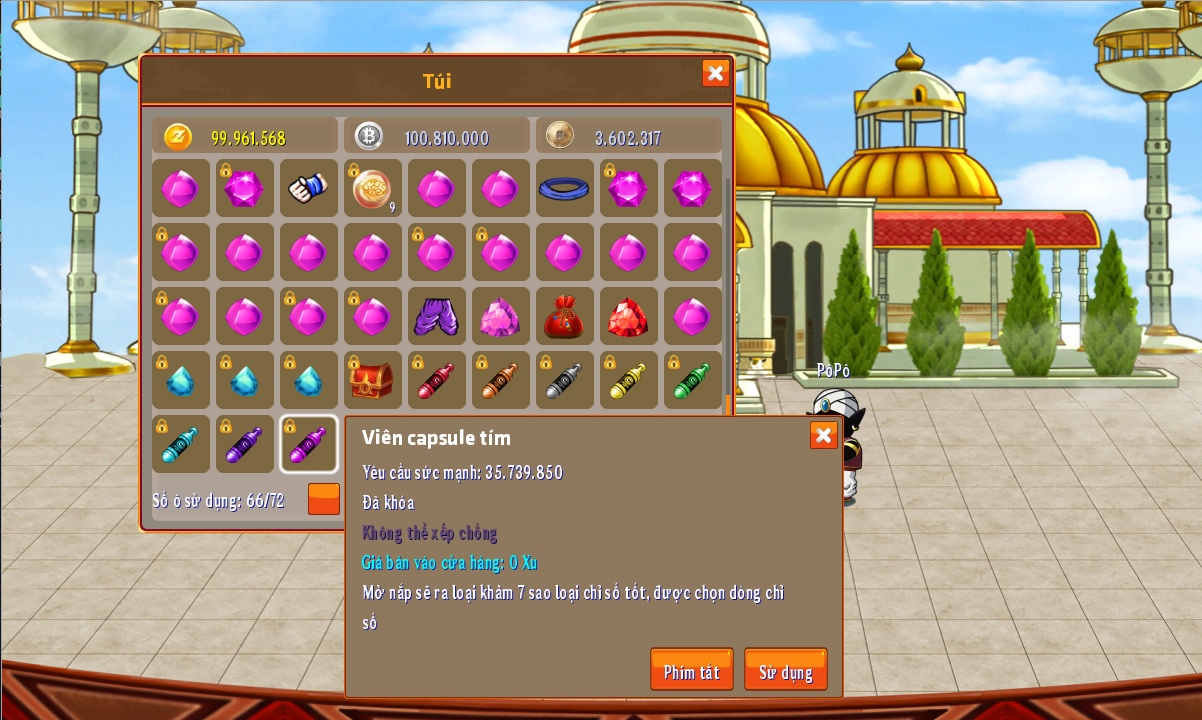Choose the purple pants item
The height and width of the screenshot is (720, 1202).
436,316
